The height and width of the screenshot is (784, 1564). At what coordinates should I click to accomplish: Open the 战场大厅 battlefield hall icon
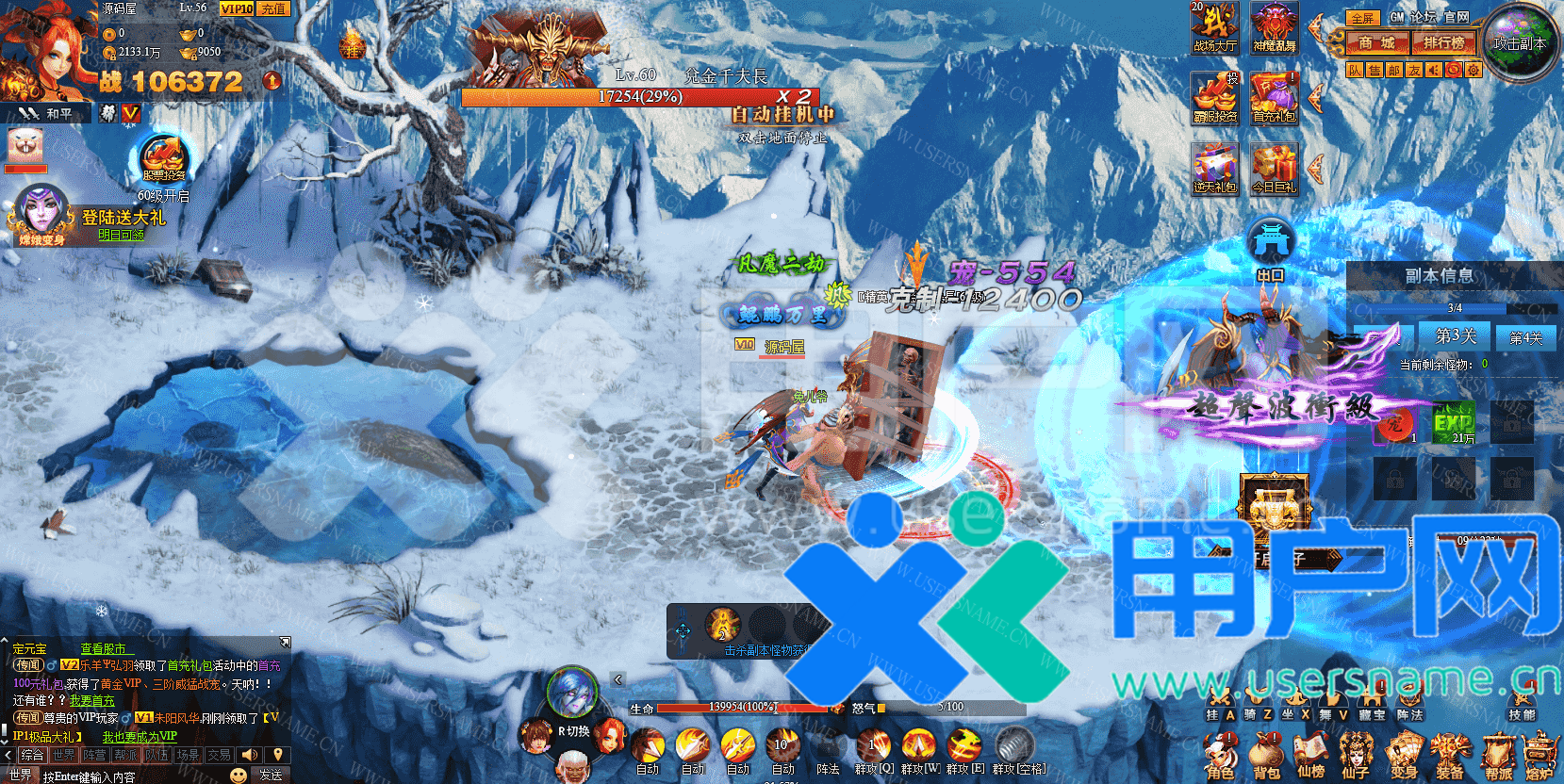coord(1214,27)
